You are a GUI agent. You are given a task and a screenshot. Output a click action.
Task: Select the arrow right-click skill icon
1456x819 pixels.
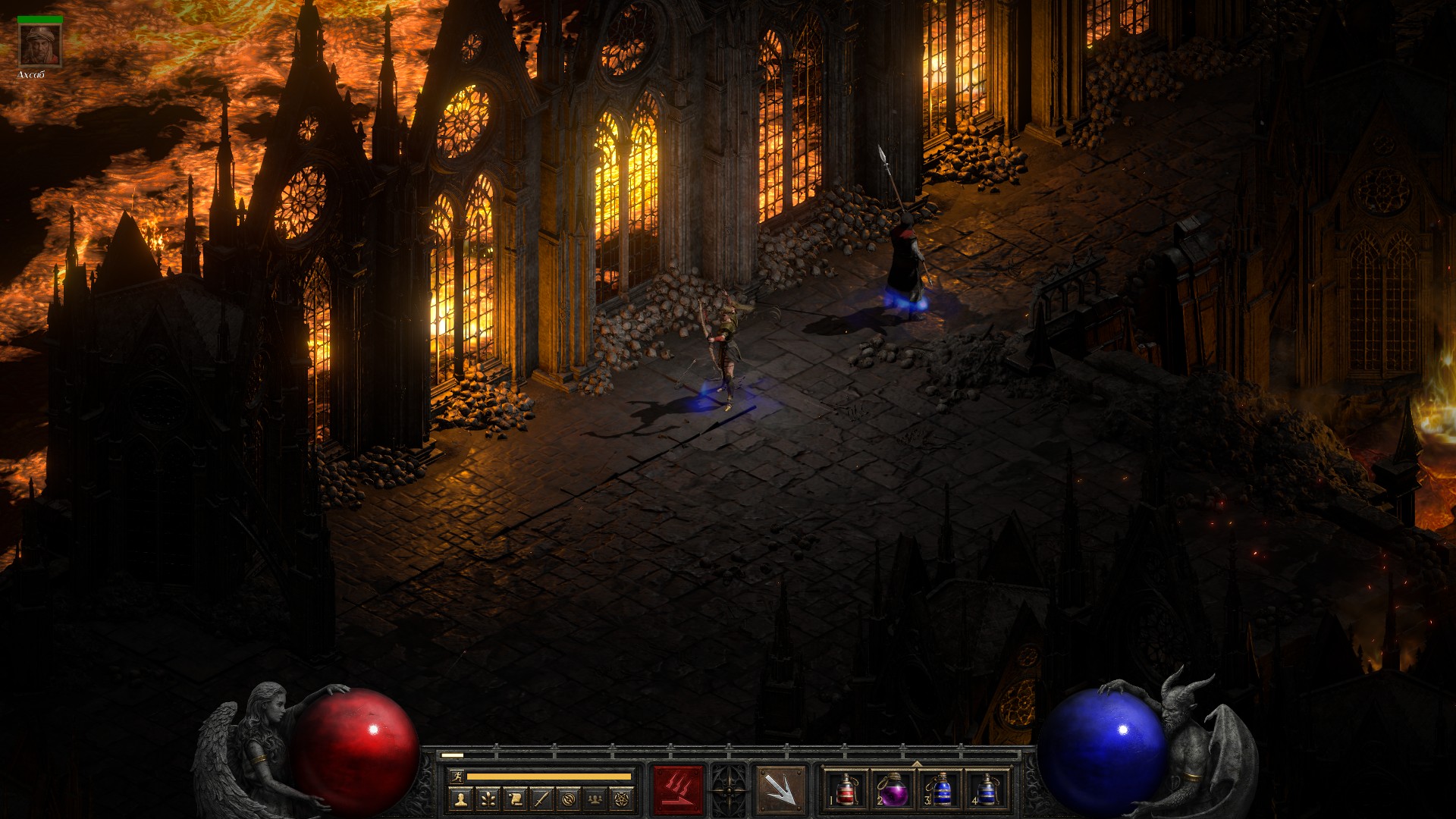[x=780, y=790]
